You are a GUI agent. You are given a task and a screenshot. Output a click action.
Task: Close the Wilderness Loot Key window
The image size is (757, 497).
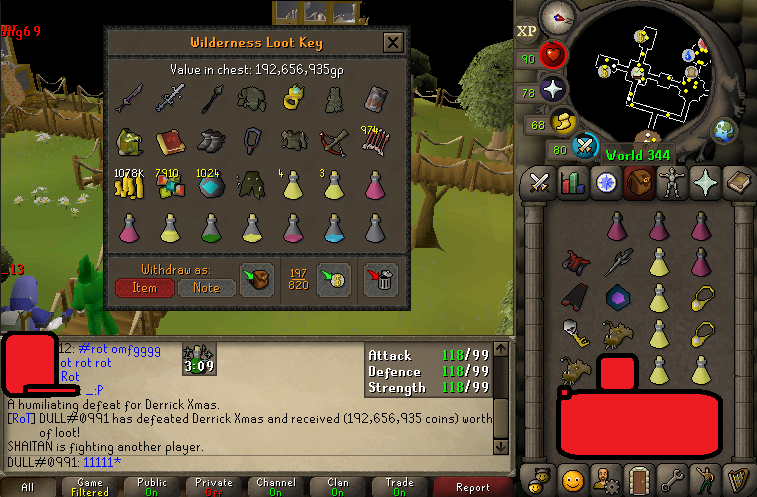point(393,42)
